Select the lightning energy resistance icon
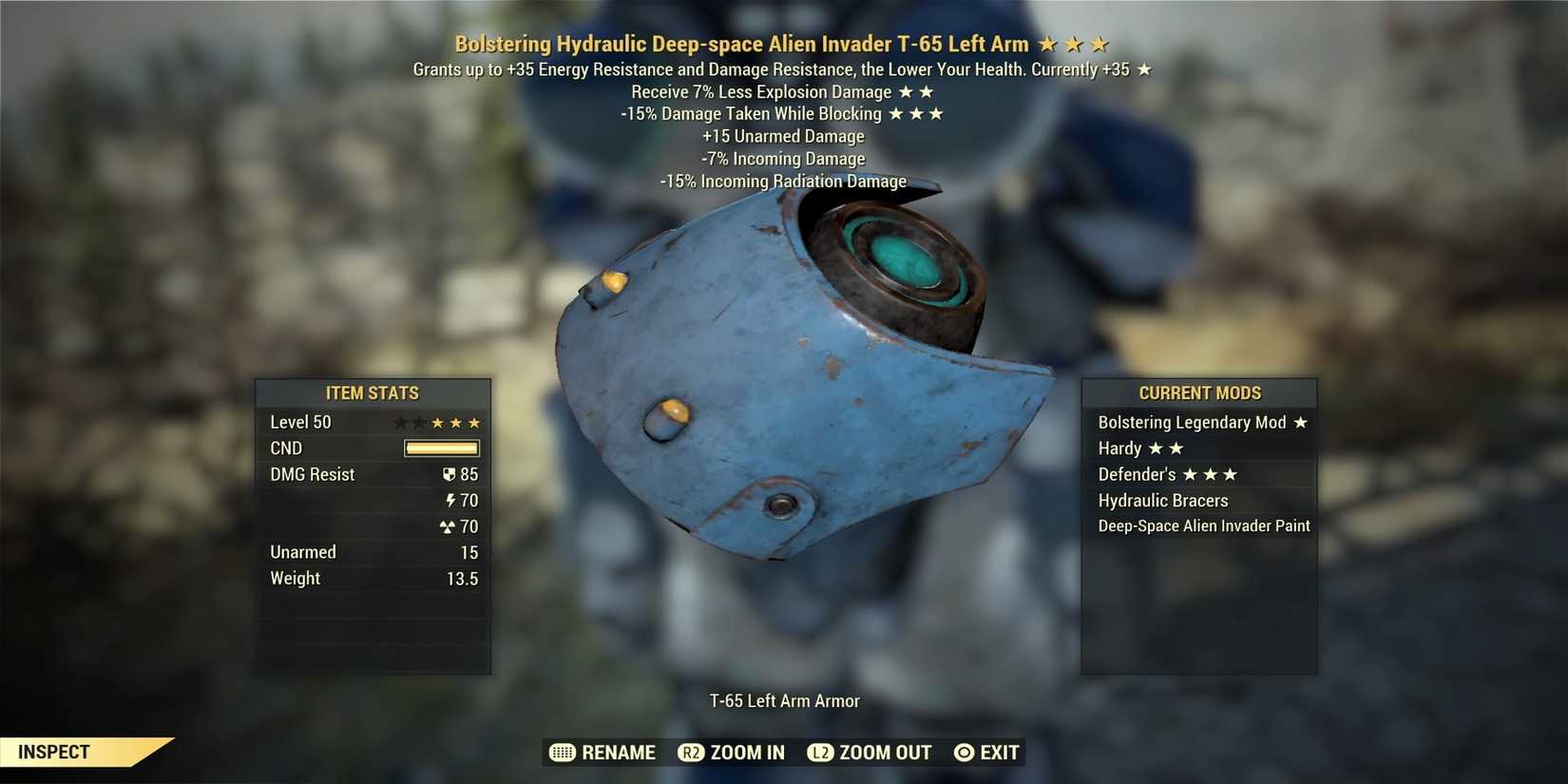The image size is (1568, 784). [x=450, y=500]
